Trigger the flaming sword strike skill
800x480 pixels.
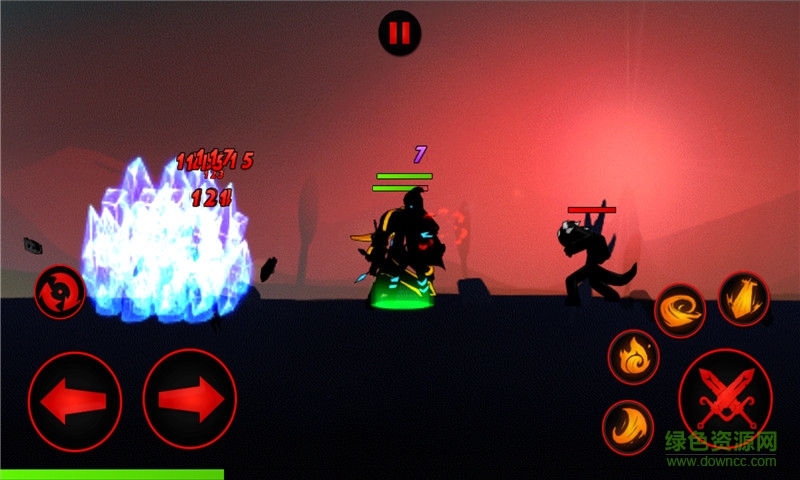[743, 299]
